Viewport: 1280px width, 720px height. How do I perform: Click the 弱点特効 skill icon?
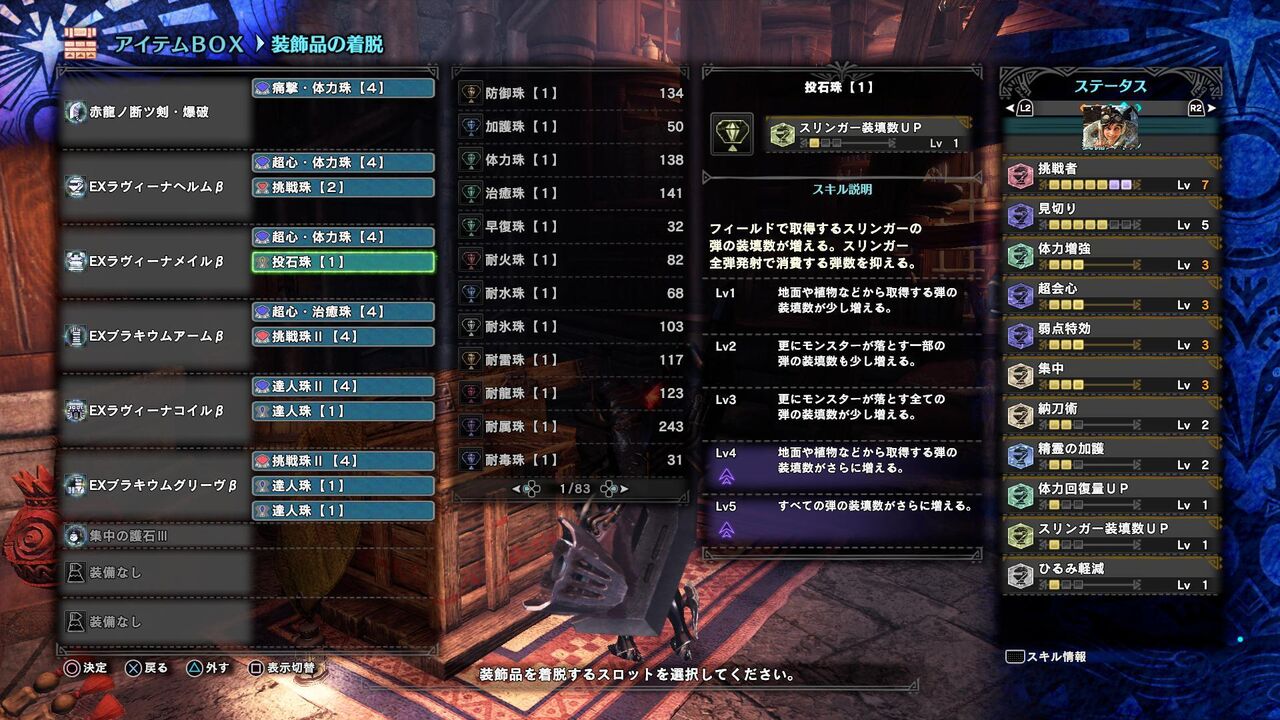coord(1021,333)
